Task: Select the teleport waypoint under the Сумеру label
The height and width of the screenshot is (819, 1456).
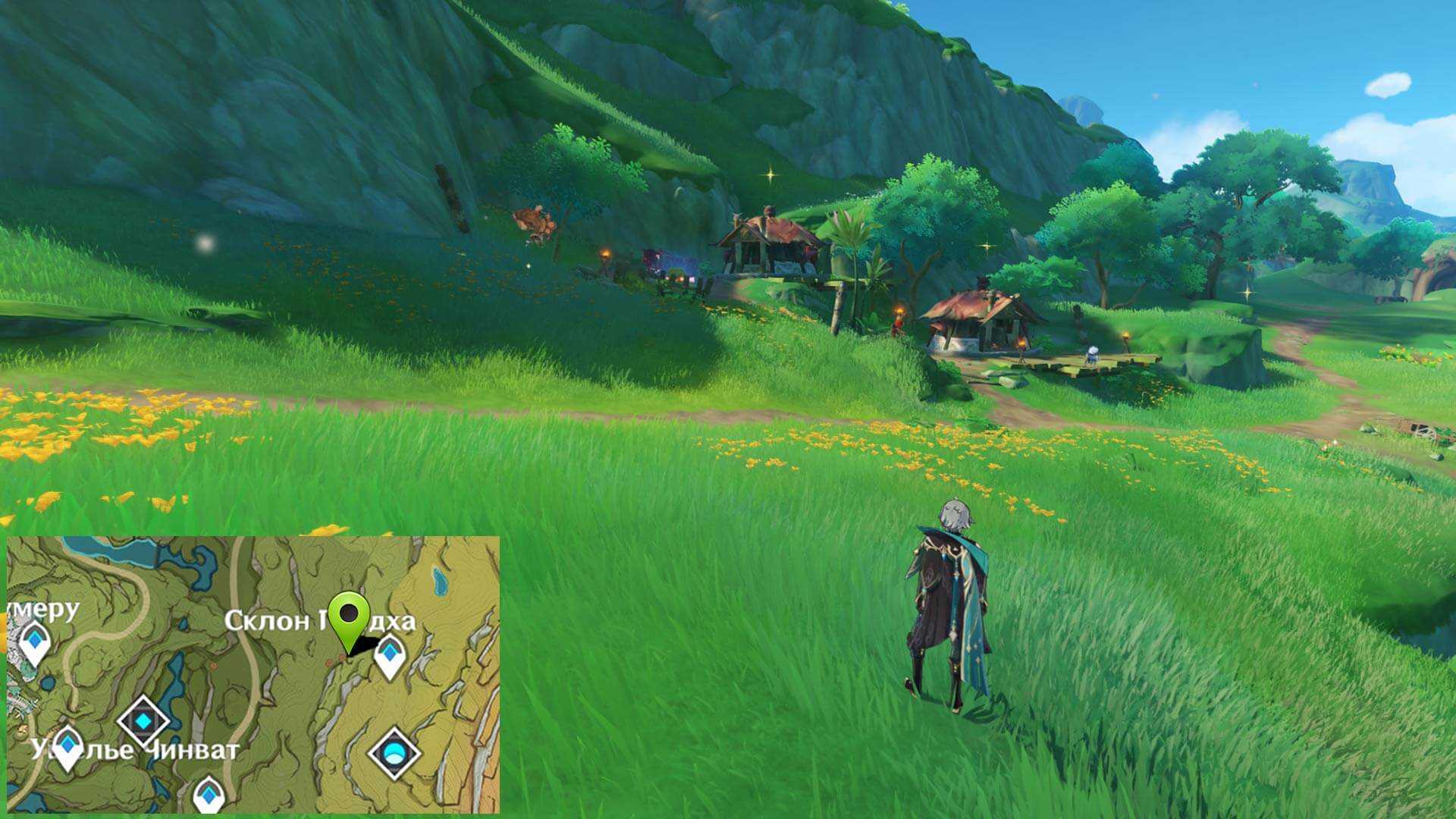Action: point(34,642)
